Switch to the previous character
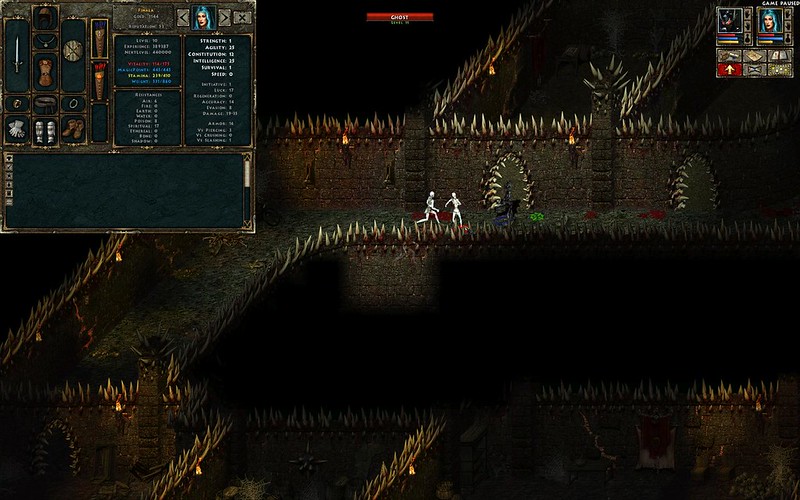Image resolution: width=800 pixels, height=500 pixels. point(183,17)
